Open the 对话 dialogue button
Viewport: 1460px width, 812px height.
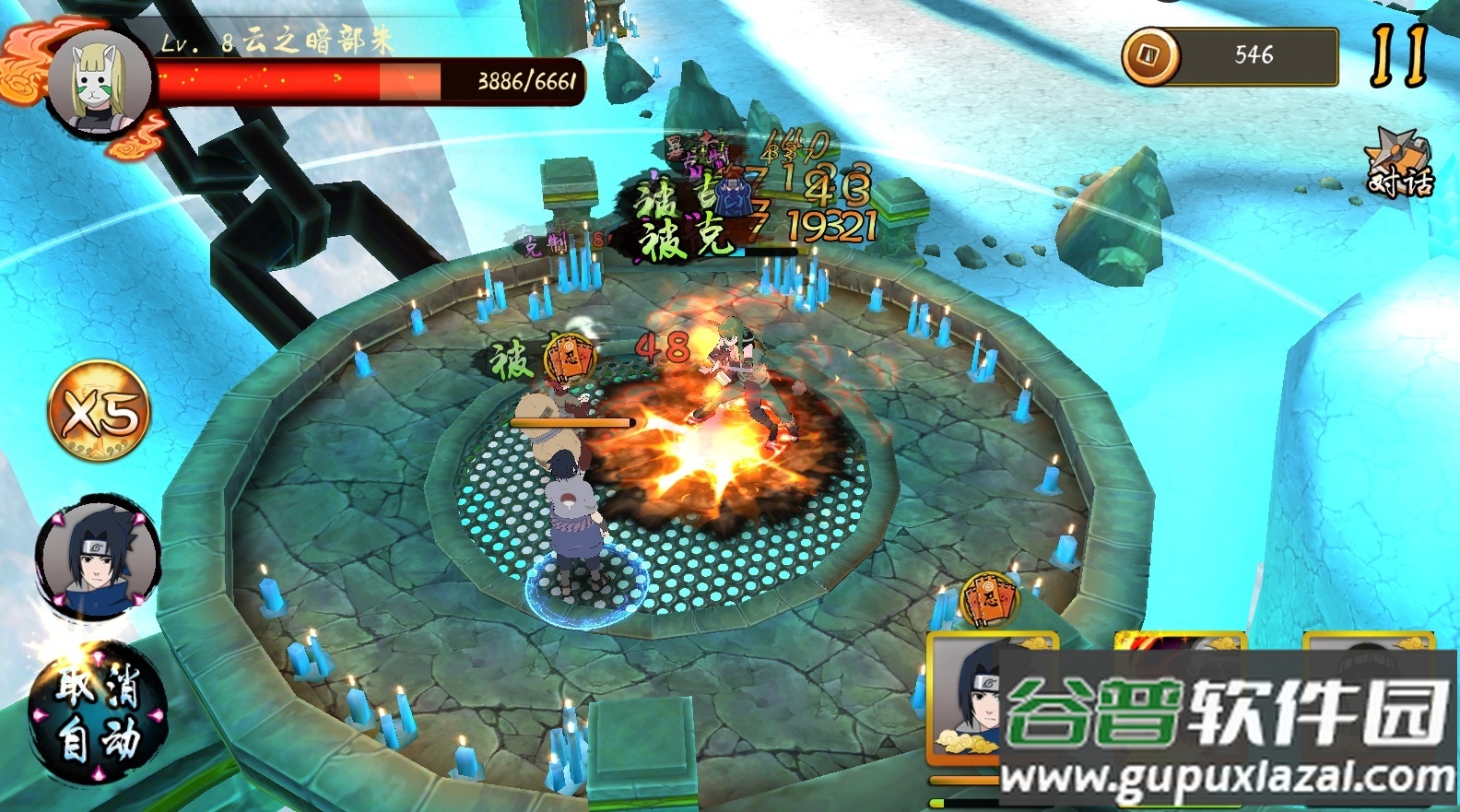[1400, 165]
